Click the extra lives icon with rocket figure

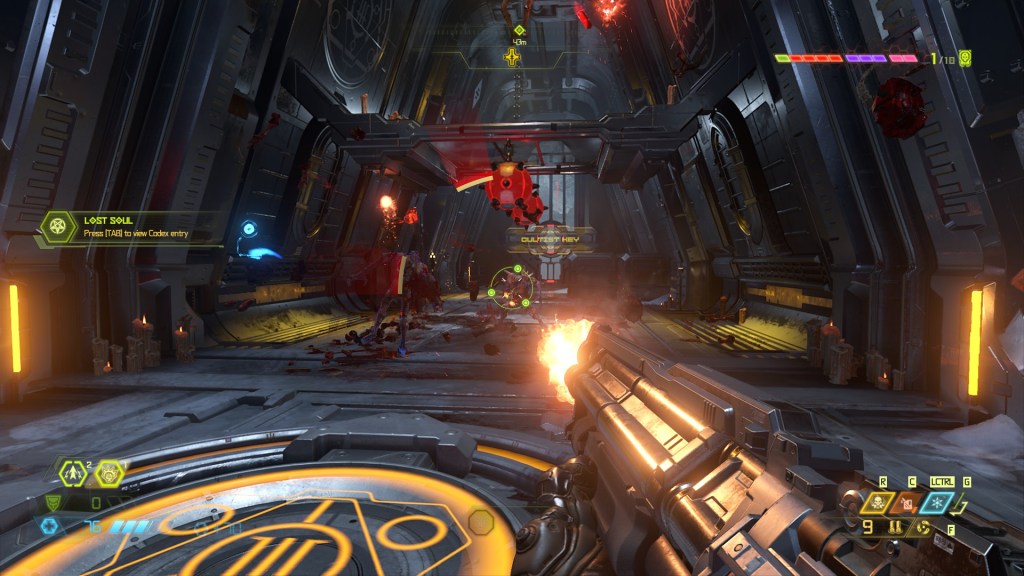click(75, 472)
